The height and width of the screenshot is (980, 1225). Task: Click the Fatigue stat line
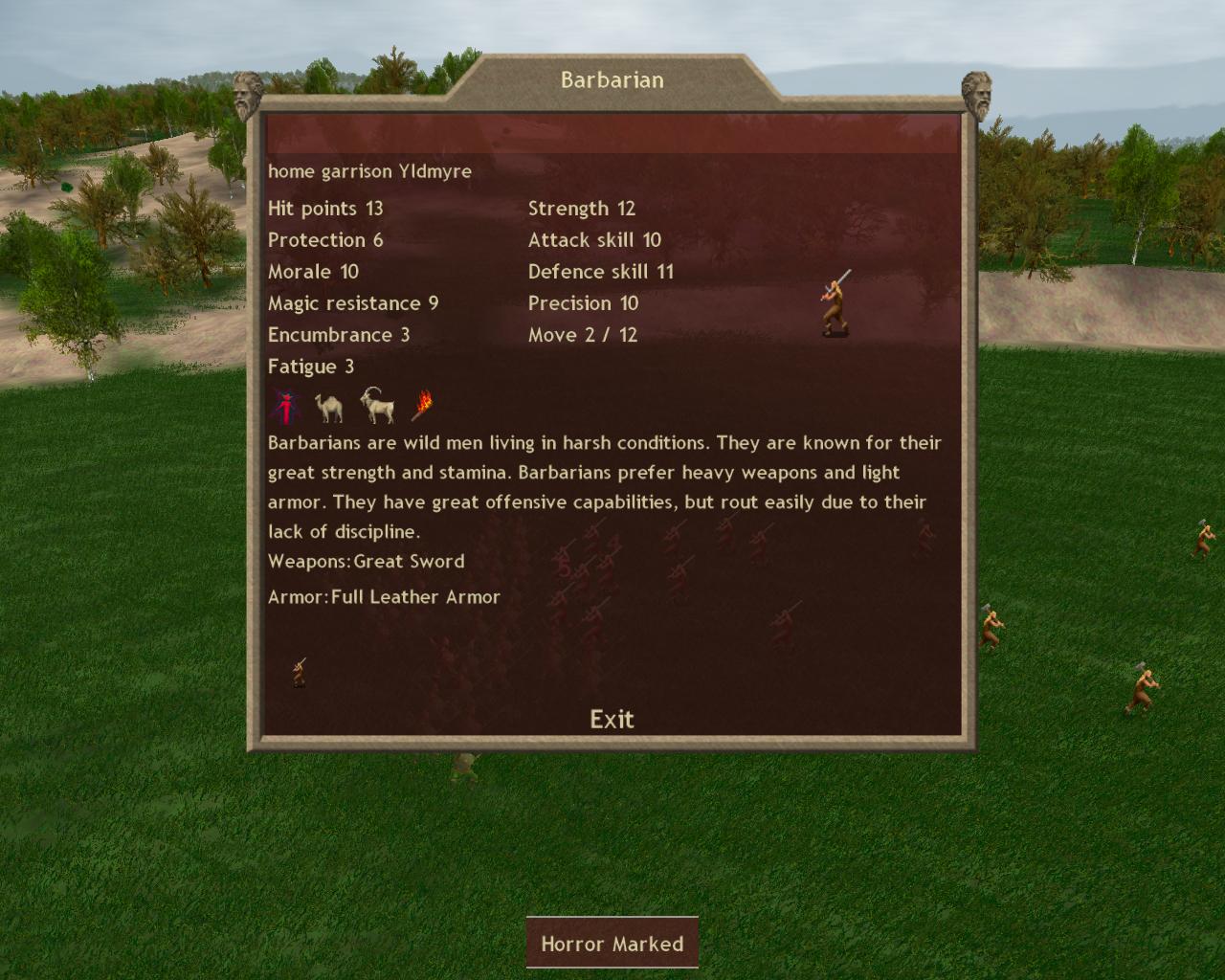pyautogui.click(x=311, y=367)
